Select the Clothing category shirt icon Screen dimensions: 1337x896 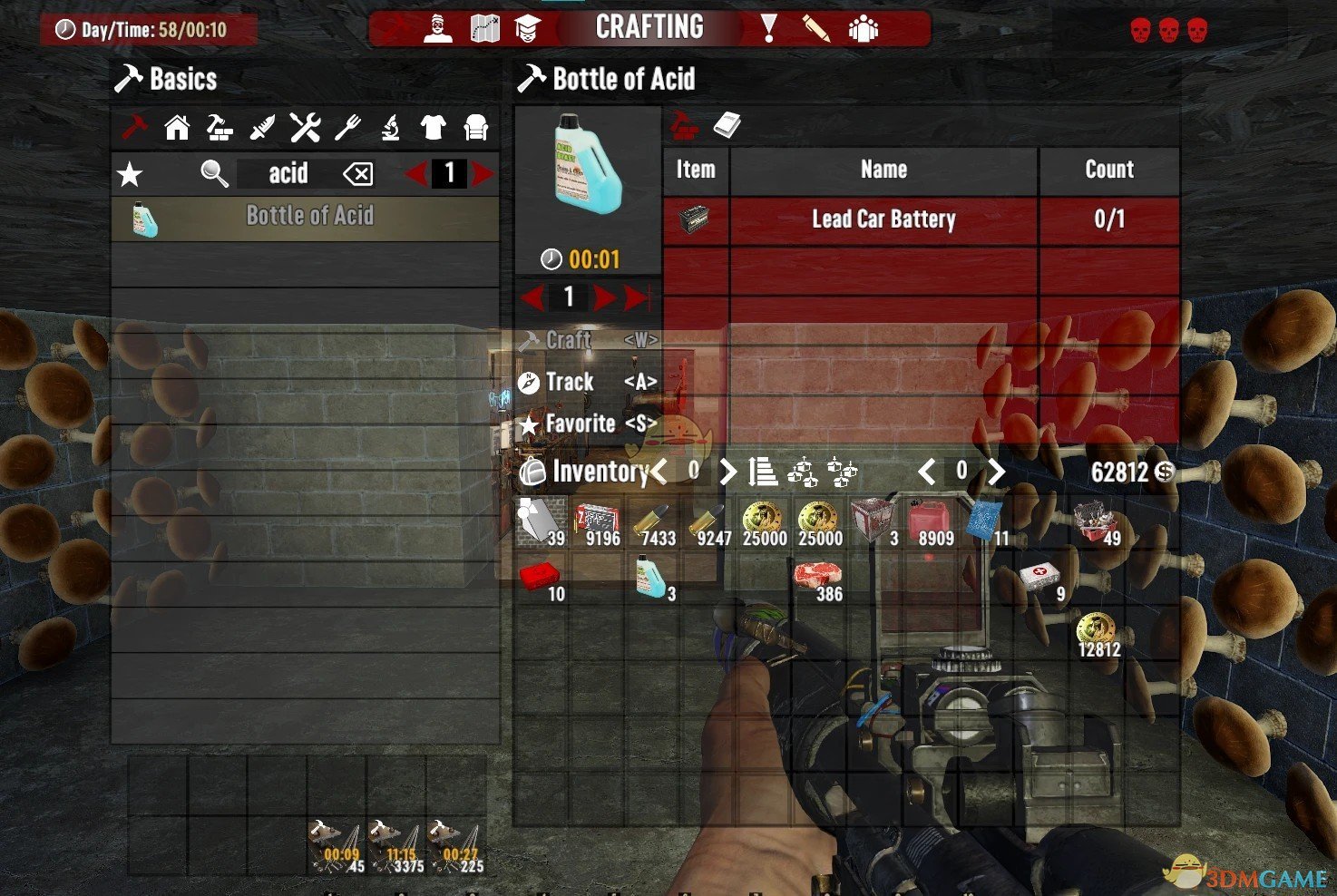(x=433, y=127)
